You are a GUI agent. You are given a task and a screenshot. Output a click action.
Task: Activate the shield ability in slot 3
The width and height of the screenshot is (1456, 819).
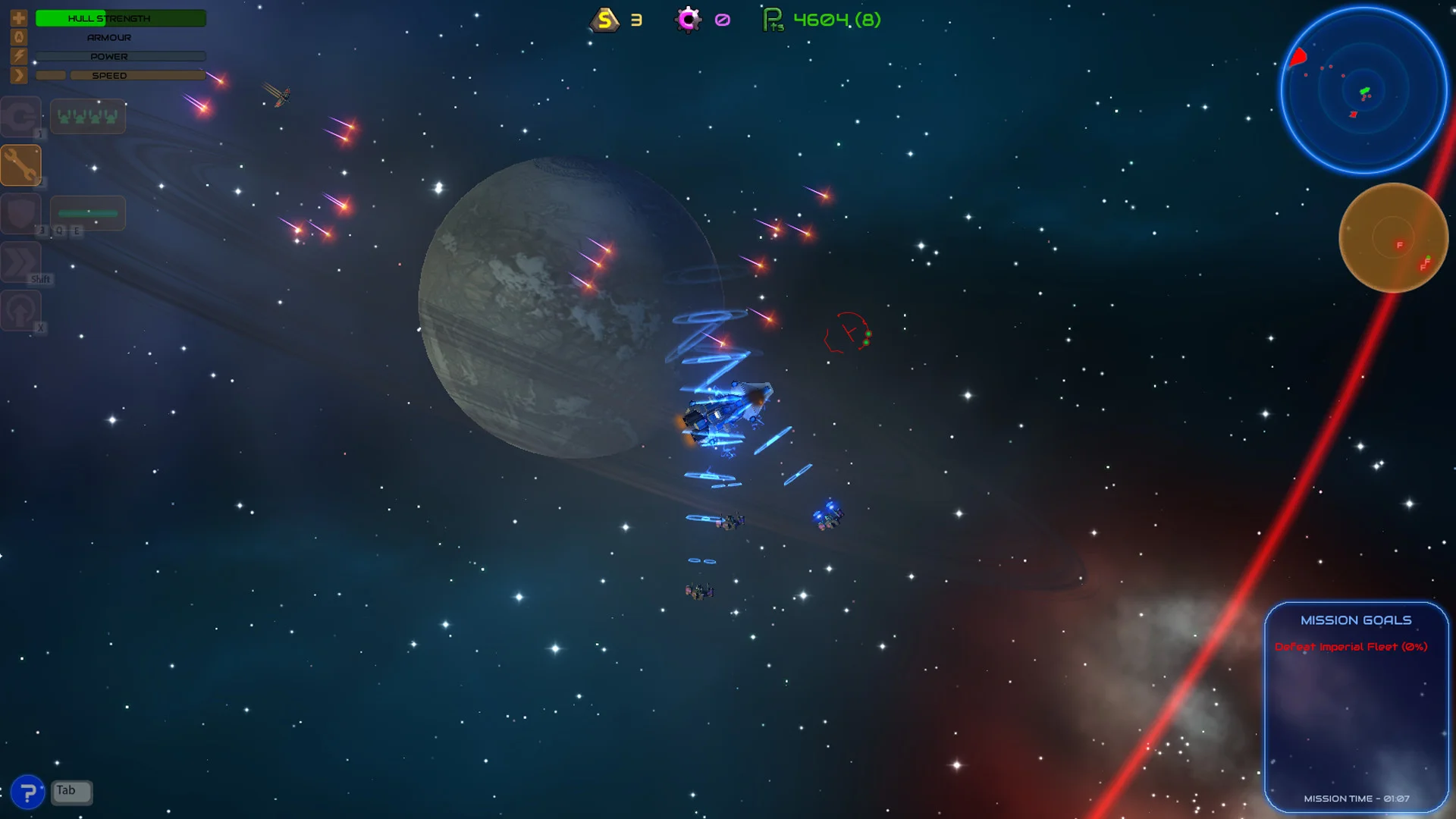21,213
